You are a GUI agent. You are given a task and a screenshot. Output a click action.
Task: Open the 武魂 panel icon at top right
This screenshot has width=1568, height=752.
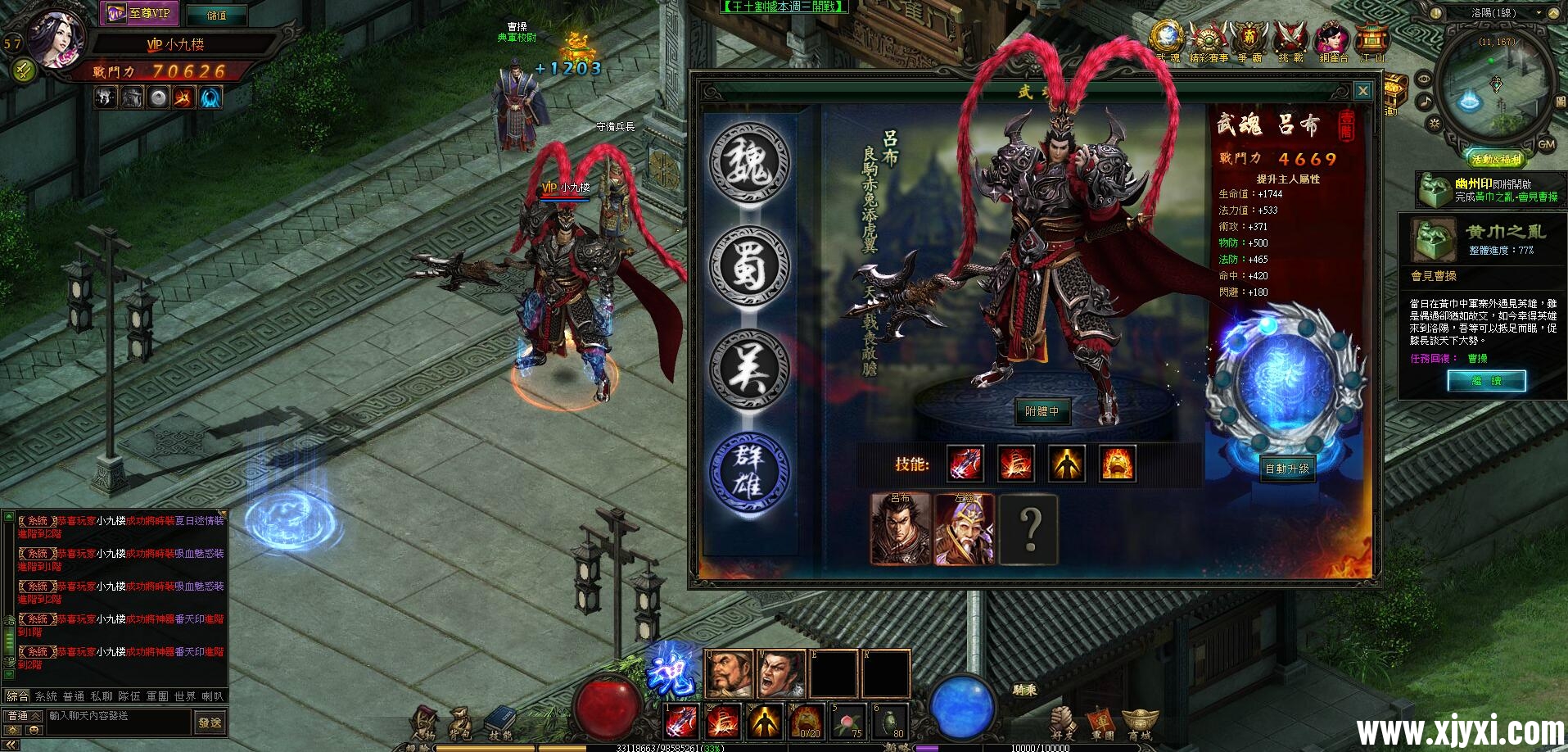click(1167, 36)
